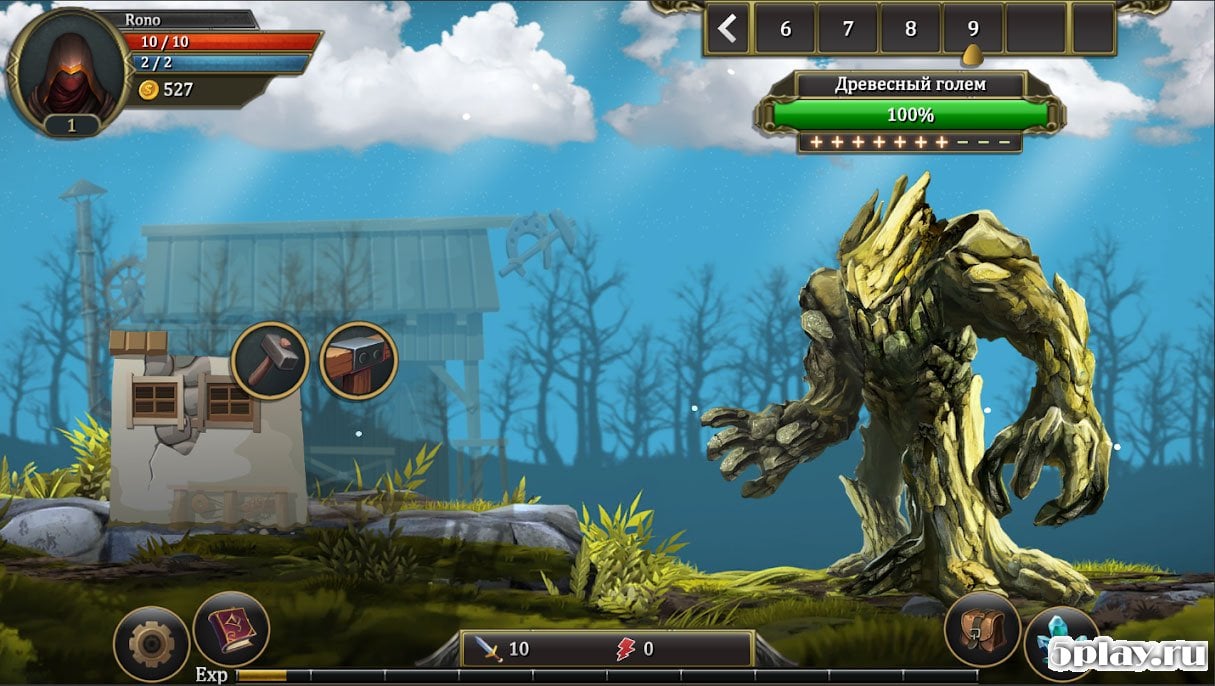Screen dimensions: 1215x686
Task: Open the hammer forge icon
Action: [x=270, y=360]
